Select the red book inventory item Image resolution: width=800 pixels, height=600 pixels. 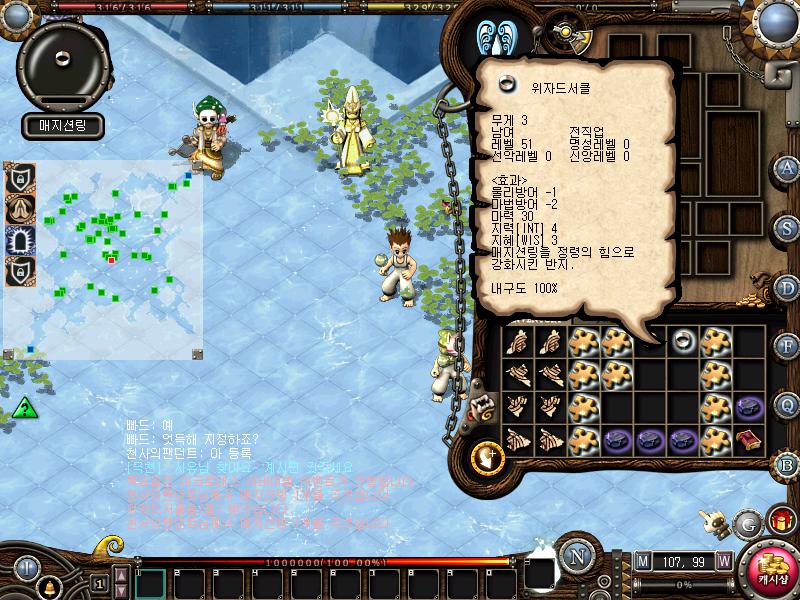pyautogui.click(x=749, y=438)
